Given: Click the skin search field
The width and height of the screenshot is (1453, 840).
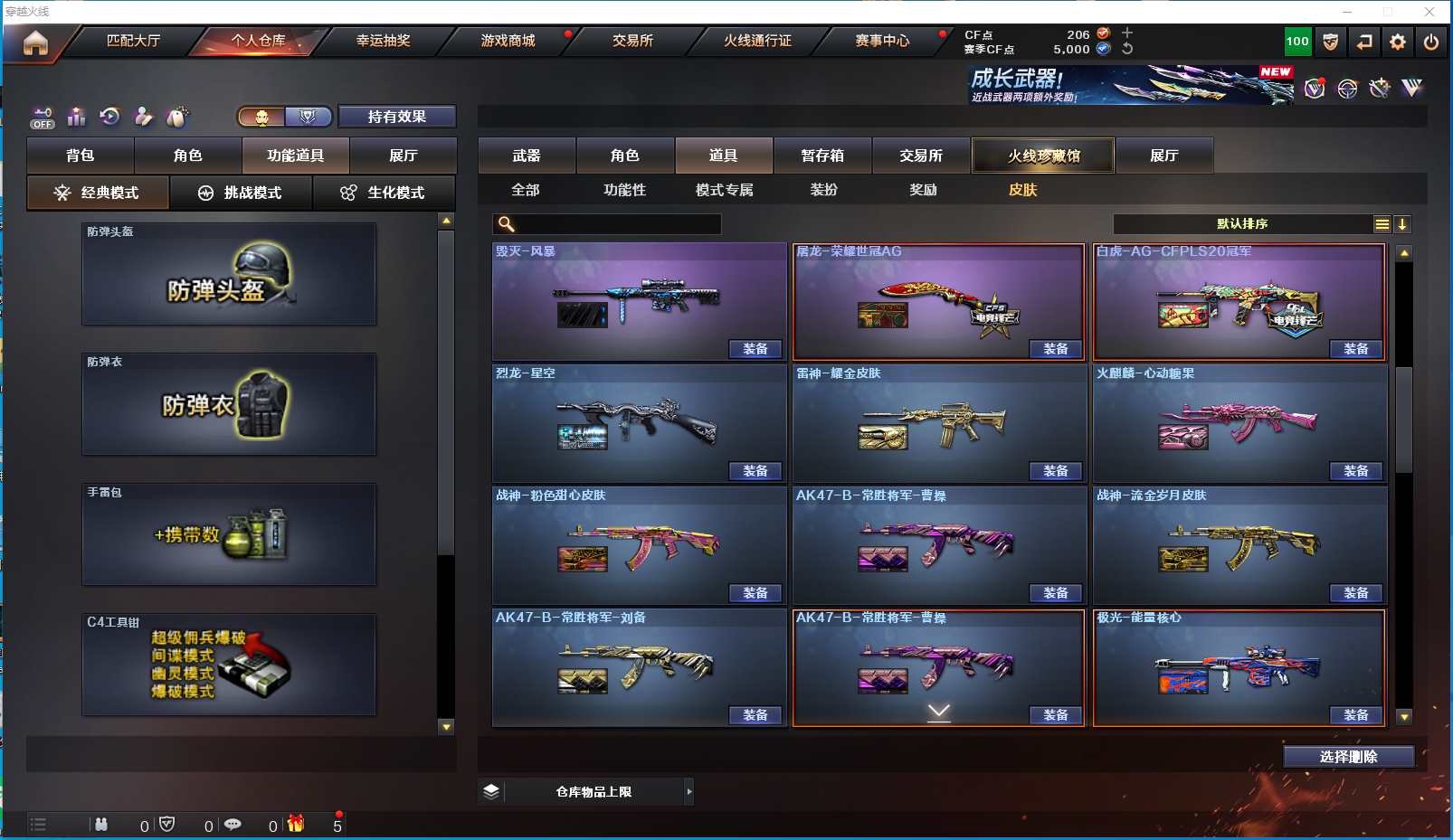Looking at the screenshot, I should pos(617,224).
